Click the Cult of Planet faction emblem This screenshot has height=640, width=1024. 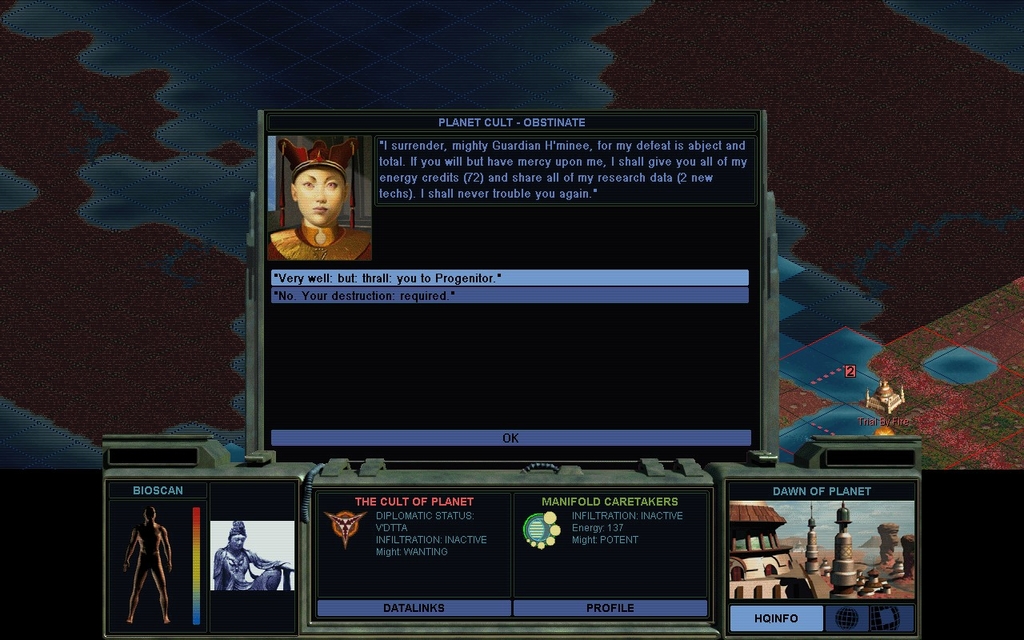pos(345,528)
